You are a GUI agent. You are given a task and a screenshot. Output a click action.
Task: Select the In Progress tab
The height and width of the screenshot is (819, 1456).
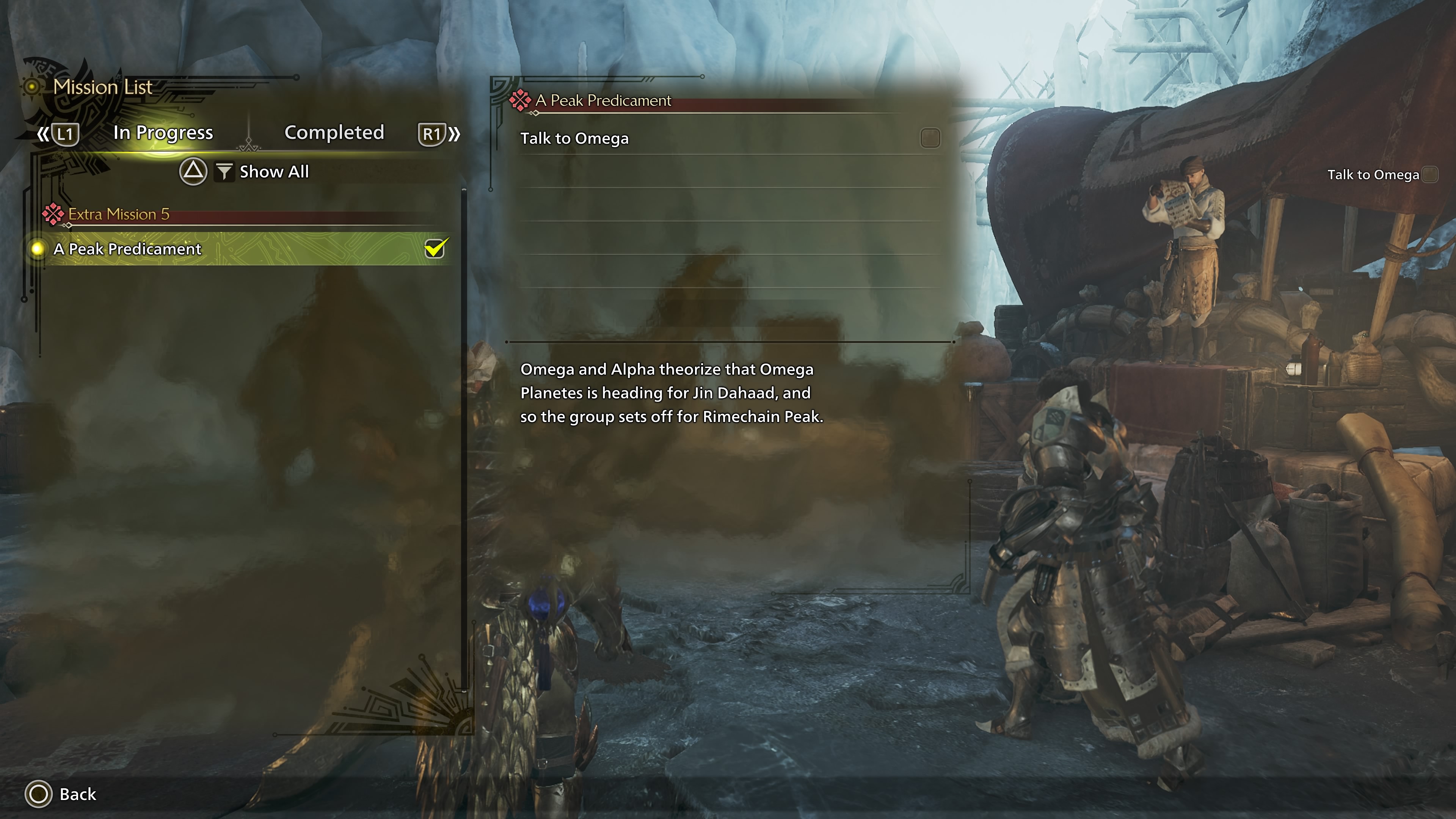point(163,133)
